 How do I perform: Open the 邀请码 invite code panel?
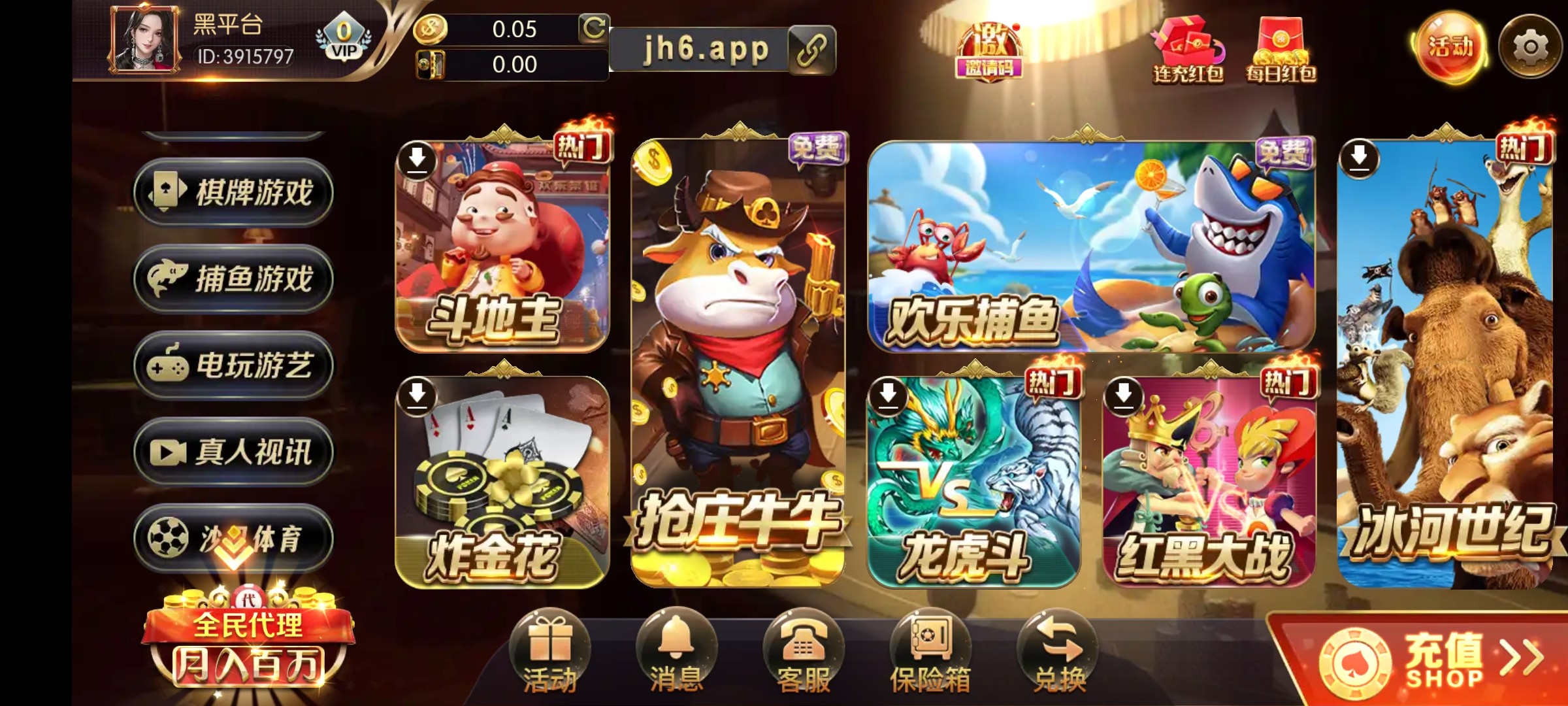(988, 49)
